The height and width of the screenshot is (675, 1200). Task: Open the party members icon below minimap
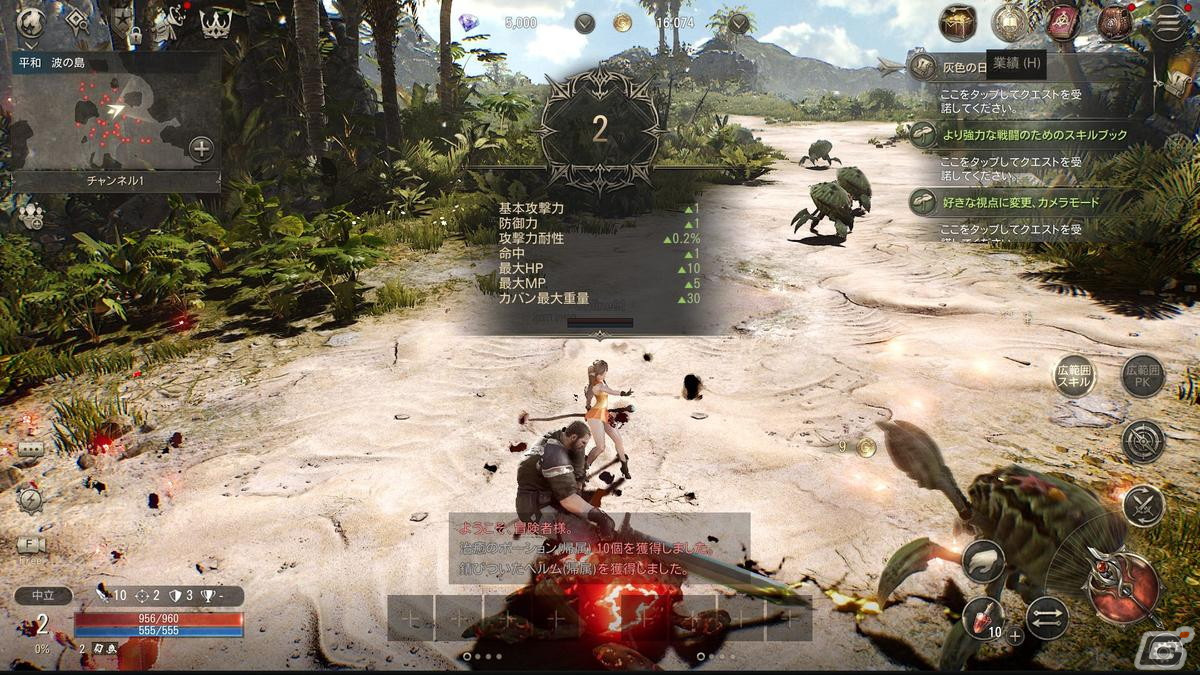click(30, 215)
